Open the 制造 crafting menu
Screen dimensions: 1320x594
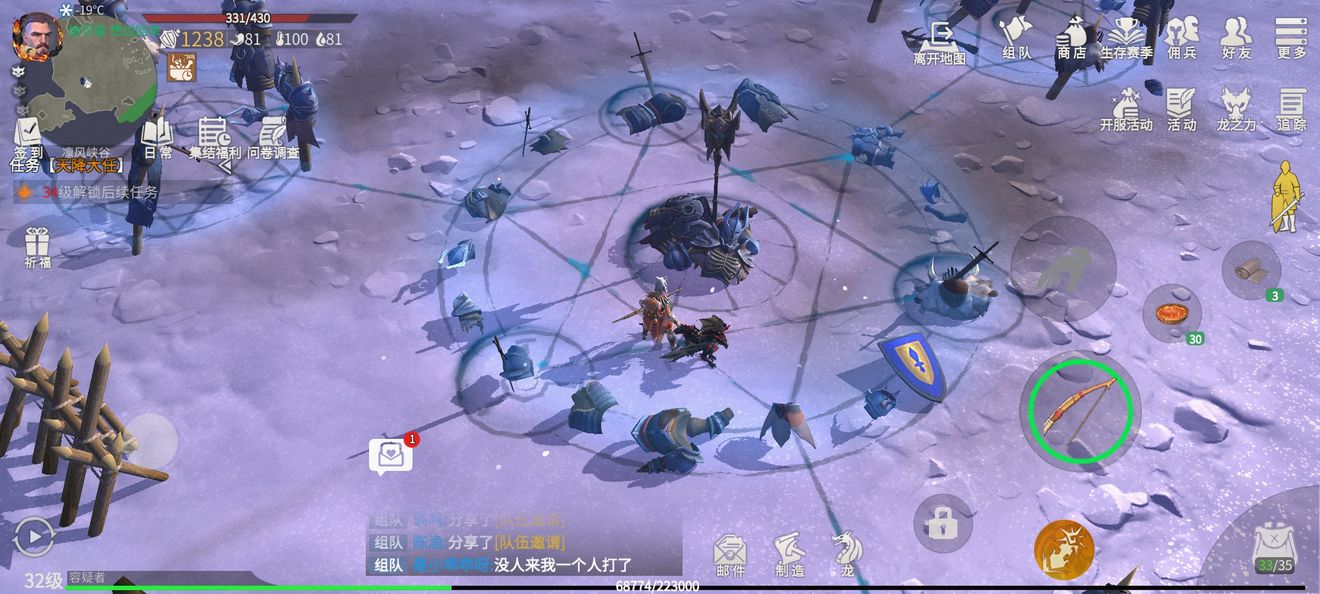pyautogui.click(x=789, y=553)
